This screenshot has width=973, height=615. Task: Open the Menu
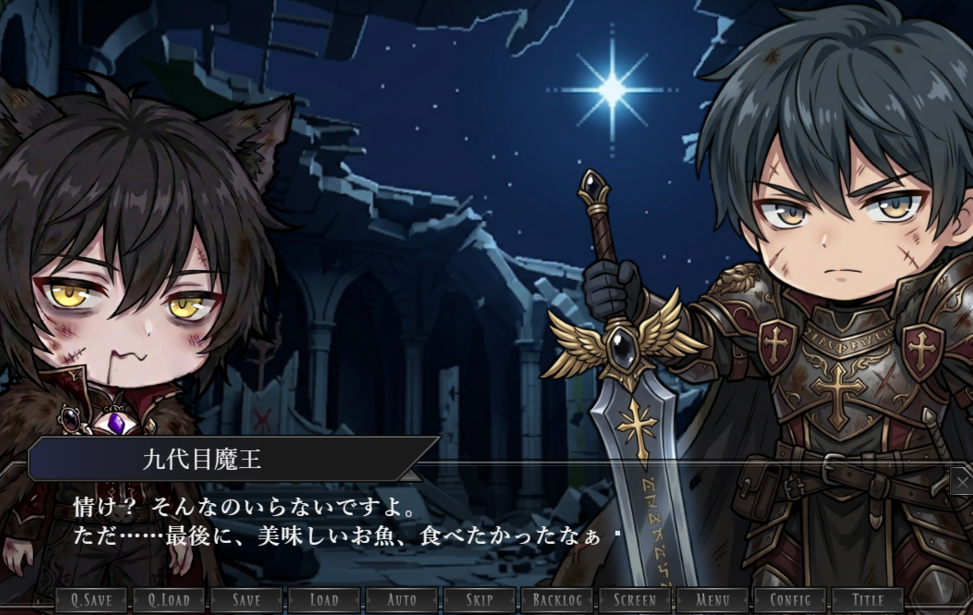(712, 601)
